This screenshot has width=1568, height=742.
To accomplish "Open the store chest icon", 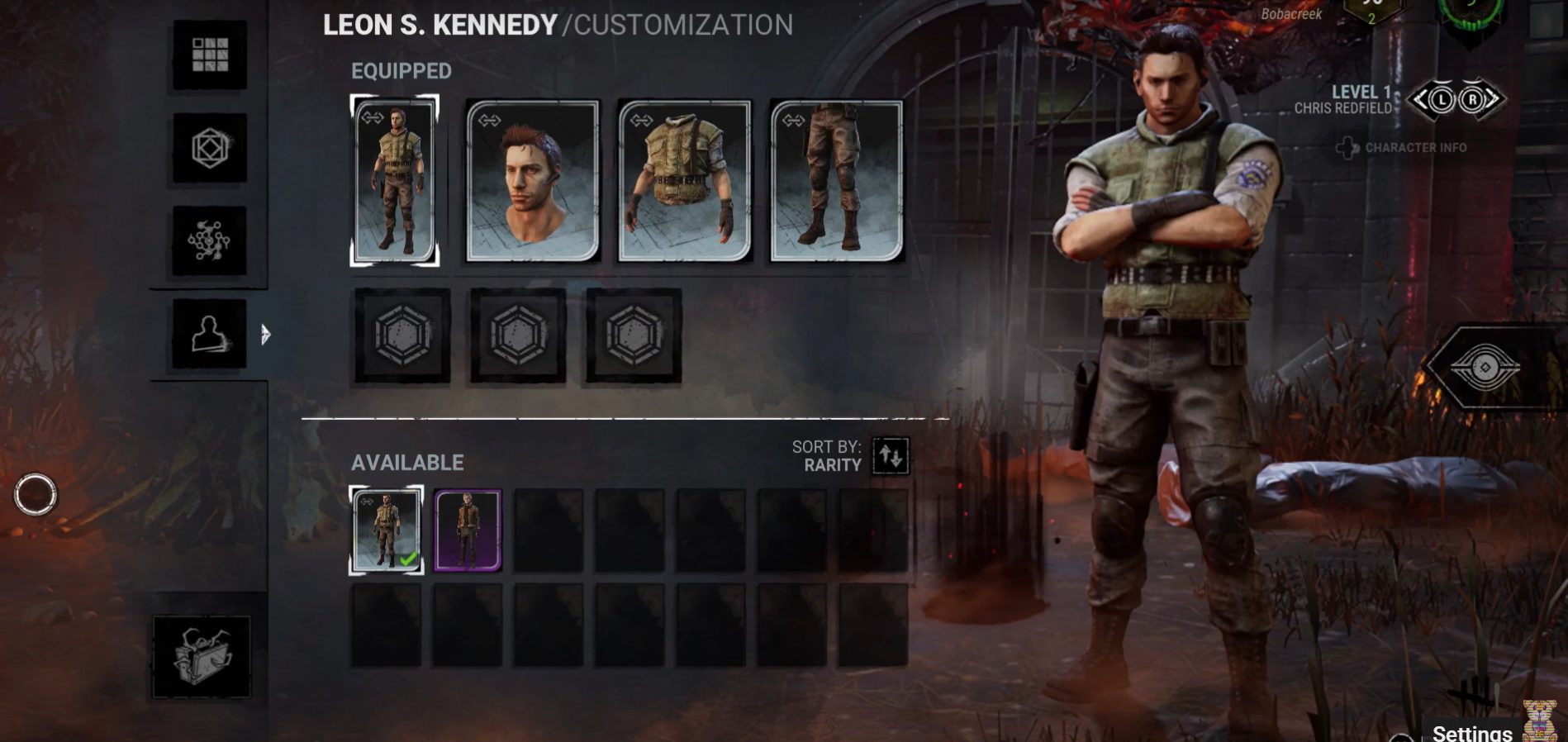I will pyautogui.click(x=202, y=657).
